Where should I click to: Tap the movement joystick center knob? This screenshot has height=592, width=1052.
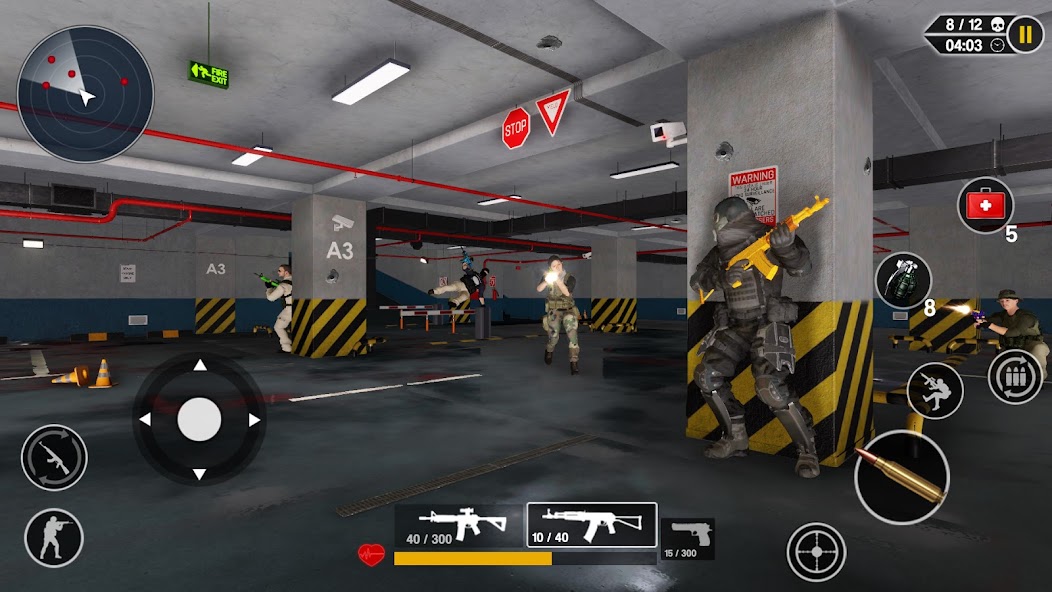[199, 419]
